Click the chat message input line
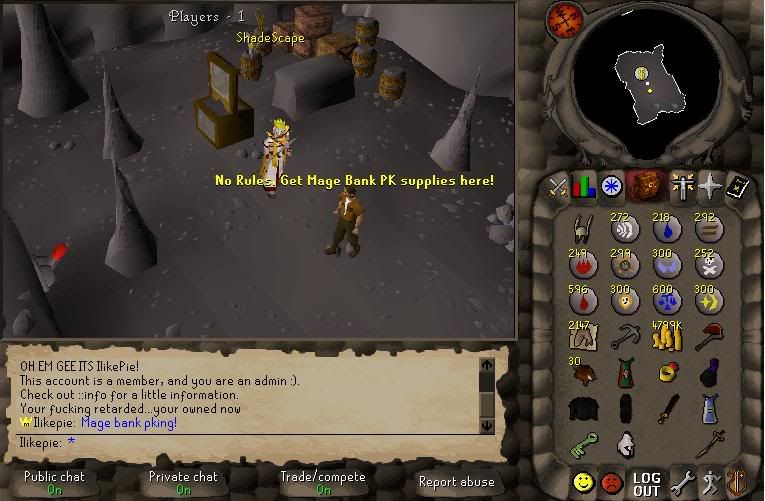The width and height of the screenshot is (765, 501). coord(250,441)
